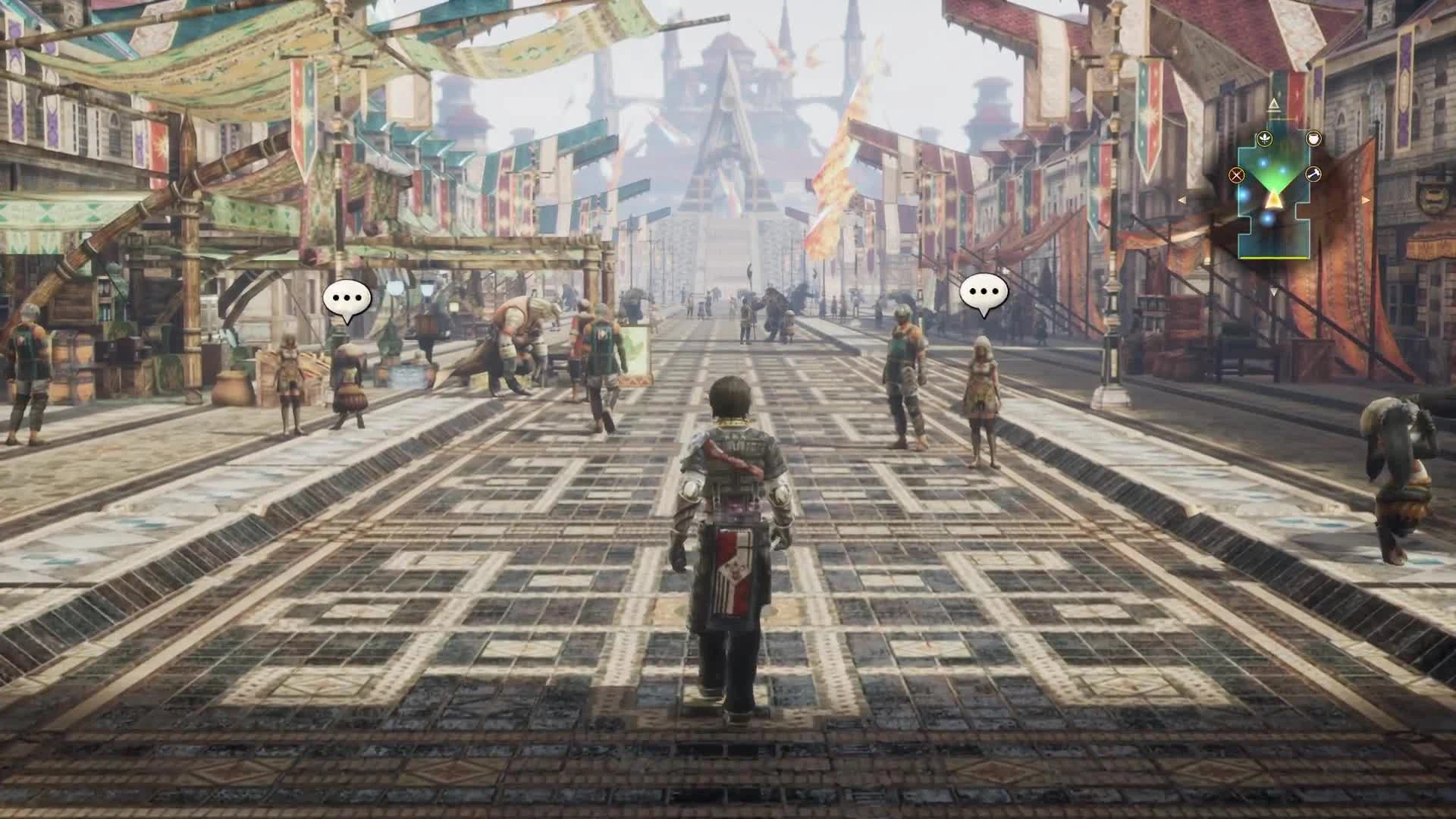
Task: Click the pottery vendor icon on the minimap
Action: coord(1313,139)
